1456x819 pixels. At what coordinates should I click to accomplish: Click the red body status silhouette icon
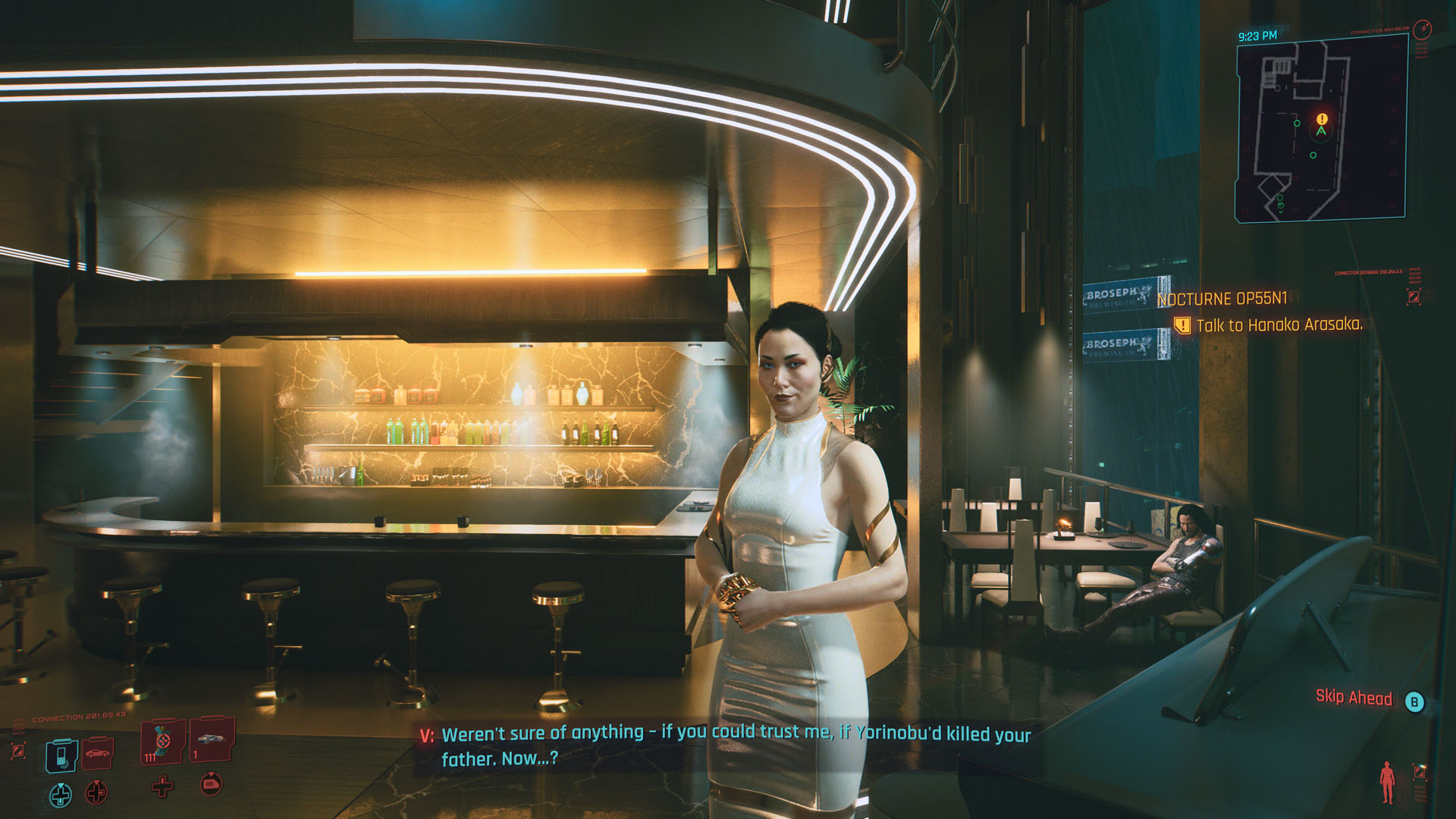(1387, 782)
